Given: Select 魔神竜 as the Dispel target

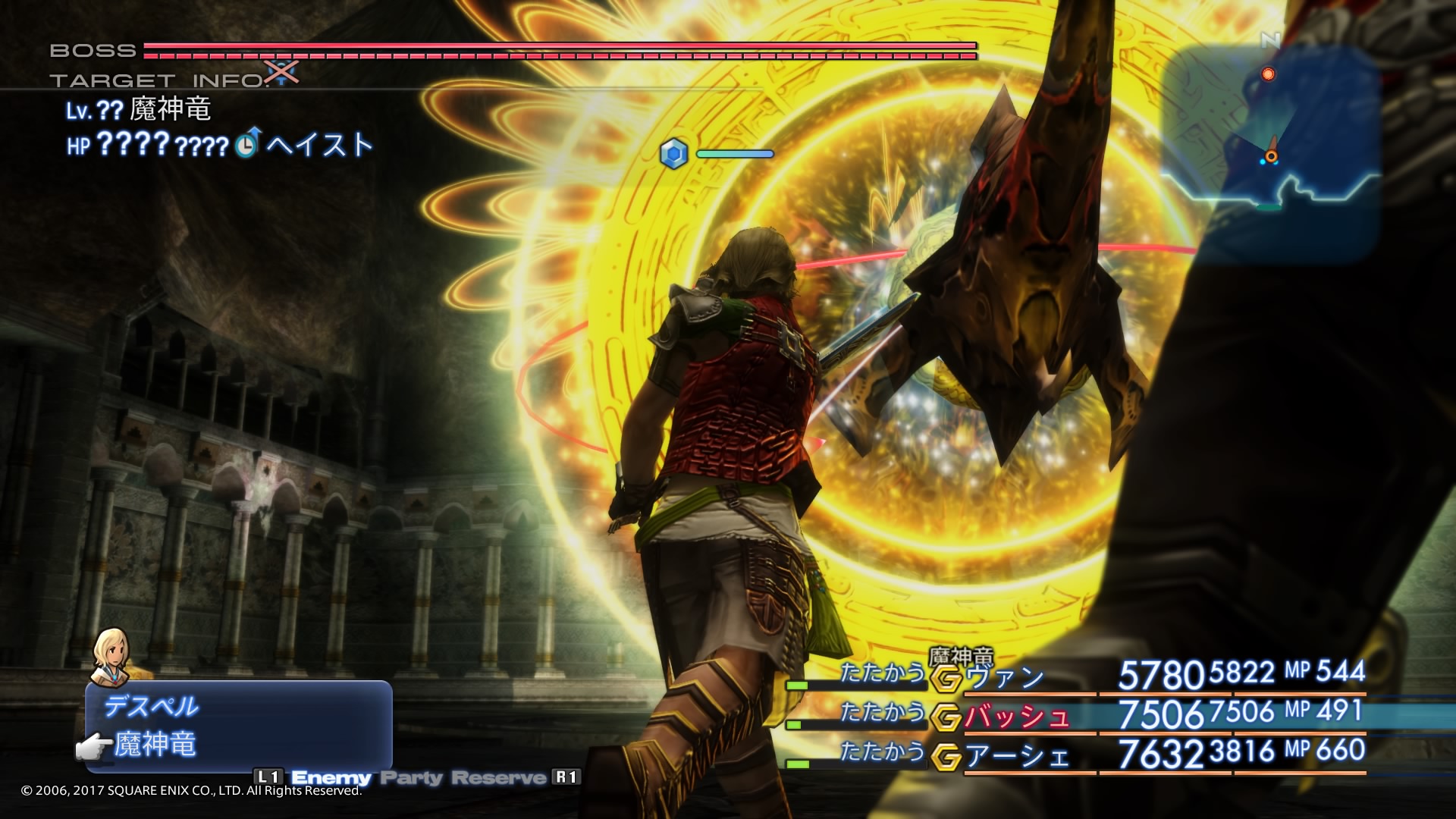Looking at the screenshot, I should point(155,745).
